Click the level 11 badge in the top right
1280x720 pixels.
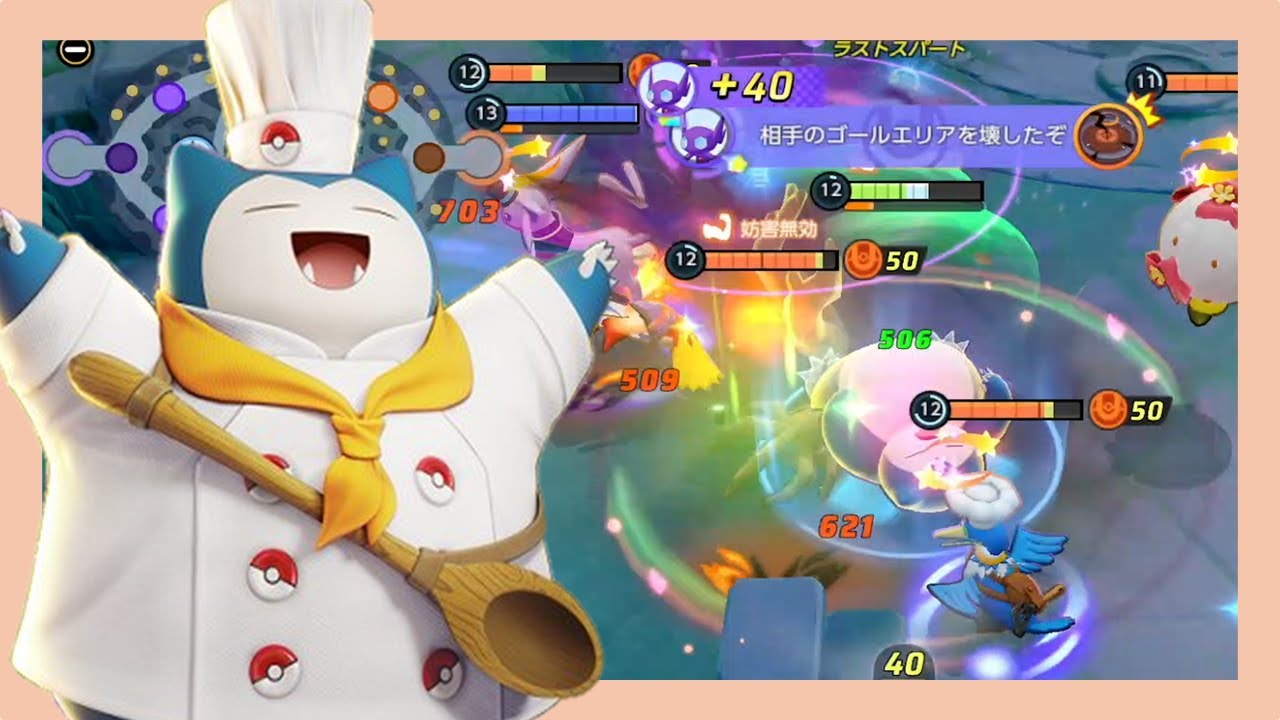coord(1145,83)
